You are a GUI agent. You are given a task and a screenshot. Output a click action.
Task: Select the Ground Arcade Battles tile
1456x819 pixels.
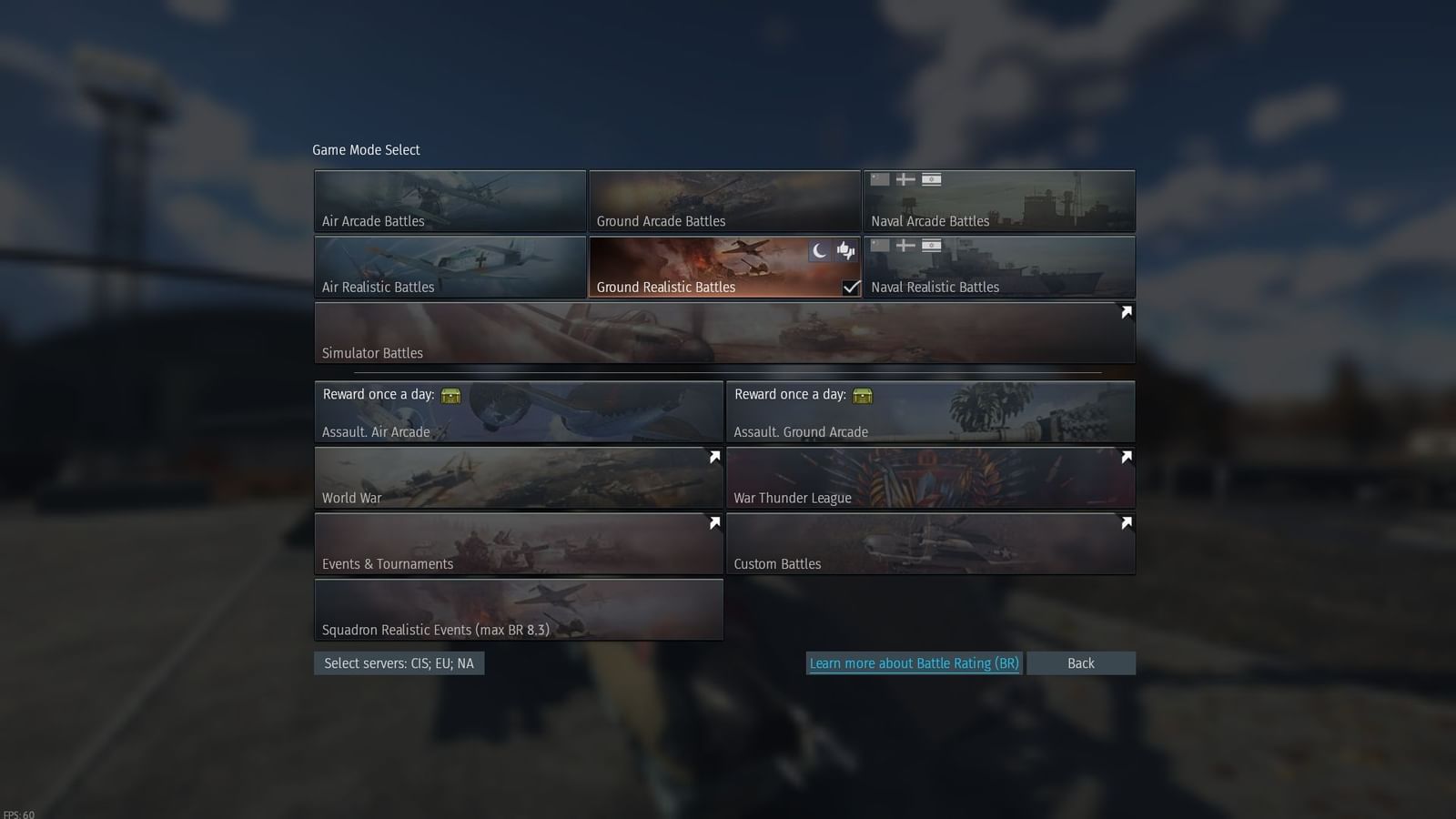tap(724, 200)
